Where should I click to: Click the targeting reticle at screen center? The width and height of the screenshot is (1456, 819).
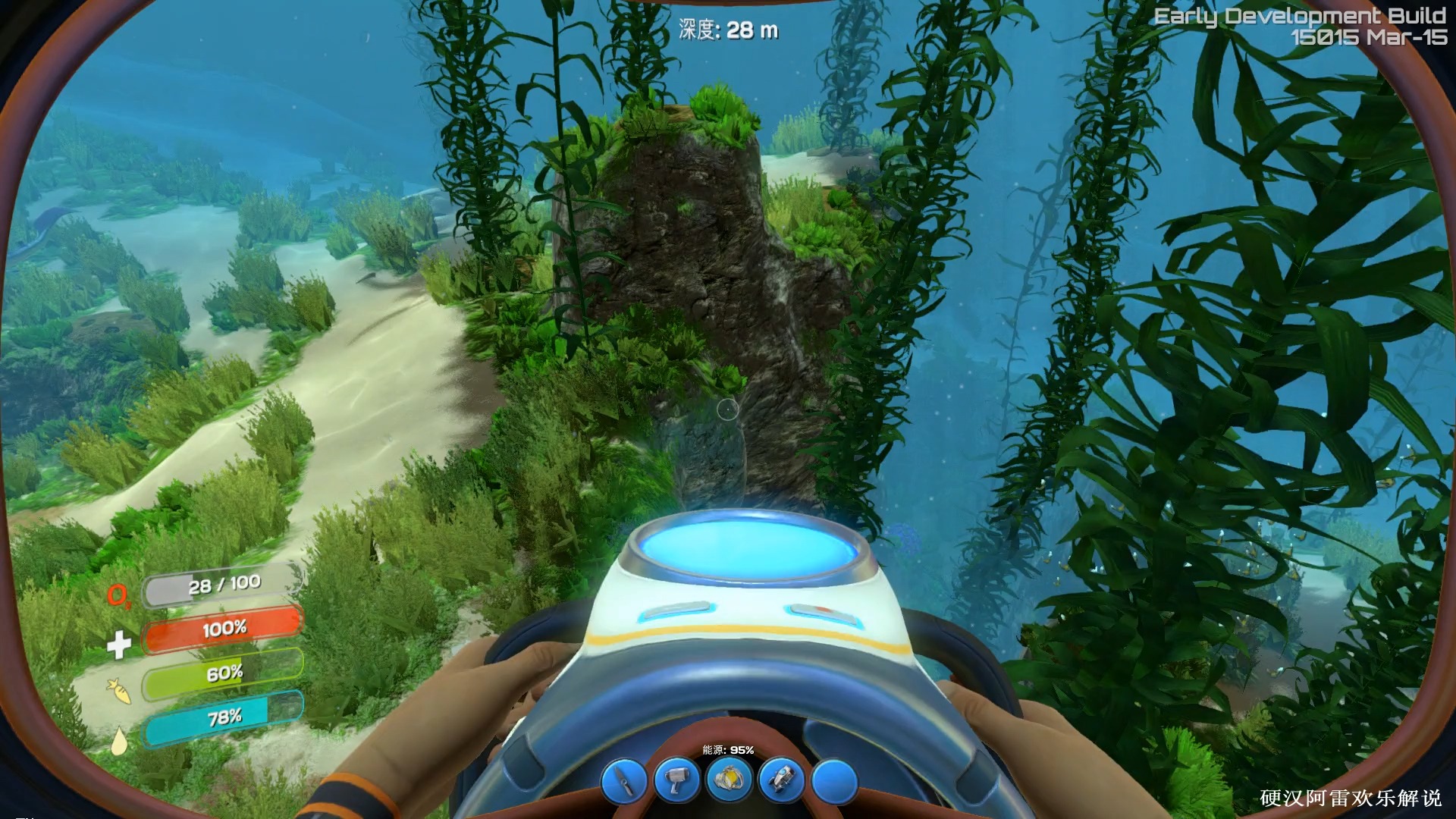[728, 409]
